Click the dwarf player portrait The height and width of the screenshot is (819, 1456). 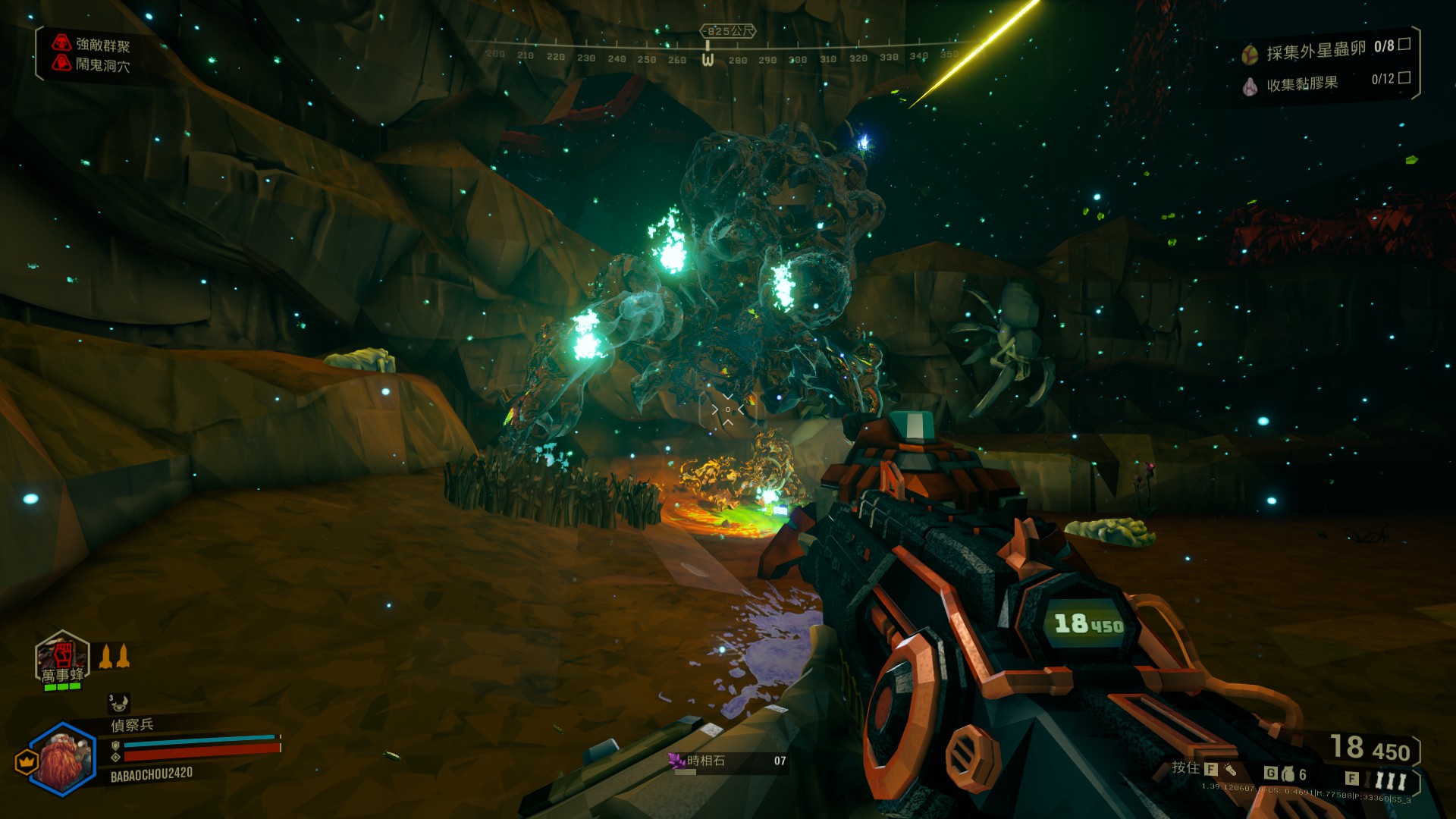click(64, 759)
